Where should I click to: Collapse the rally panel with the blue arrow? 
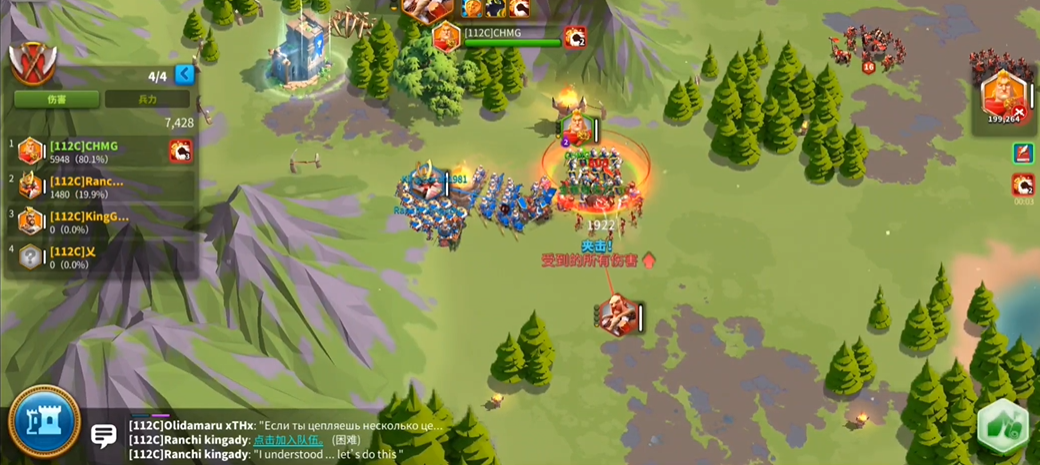(x=184, y=75)
